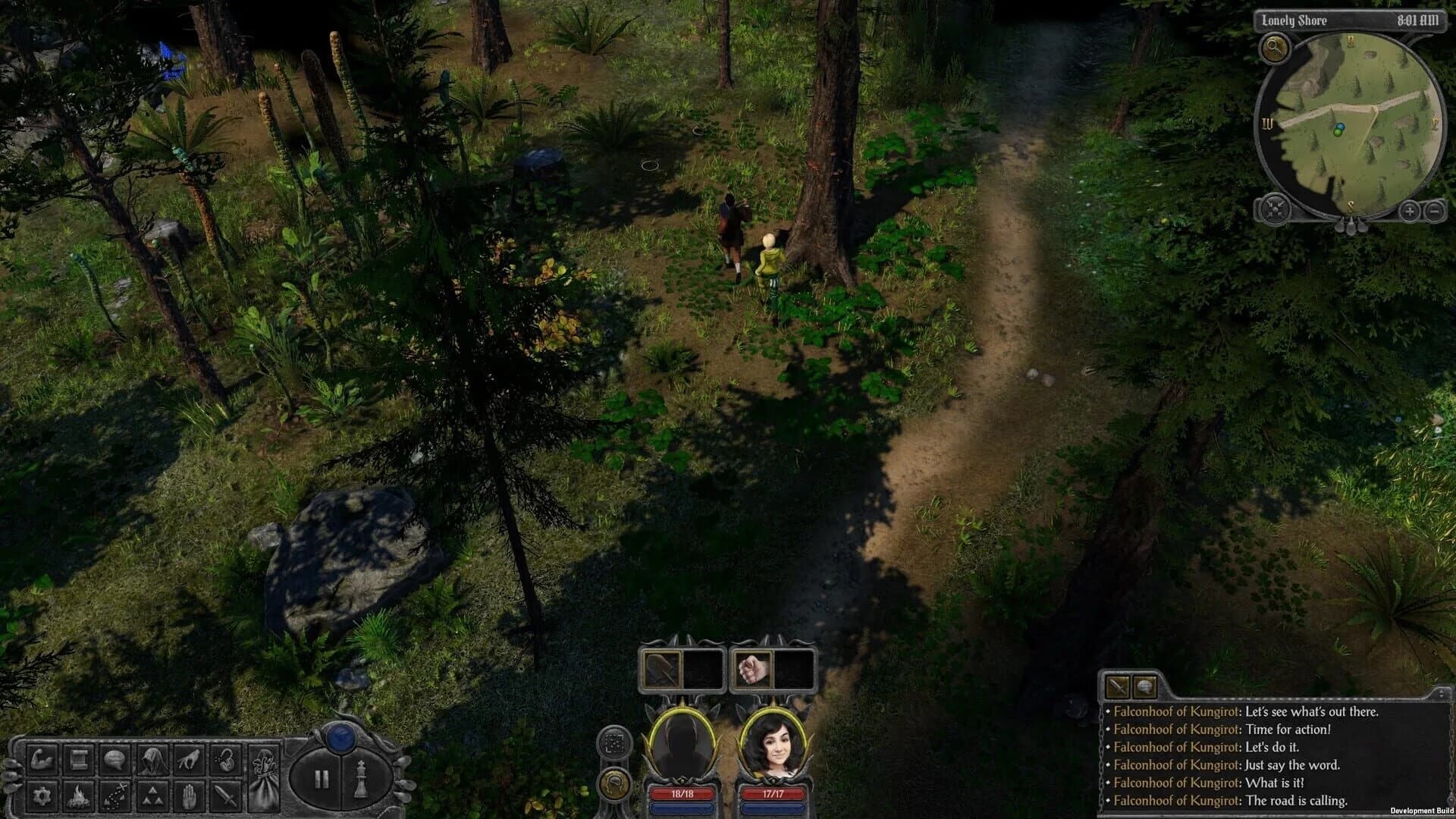Open the dialogue speech bubble log
Viewport: 1456px width, 819px height.
[x=114, y=761]
